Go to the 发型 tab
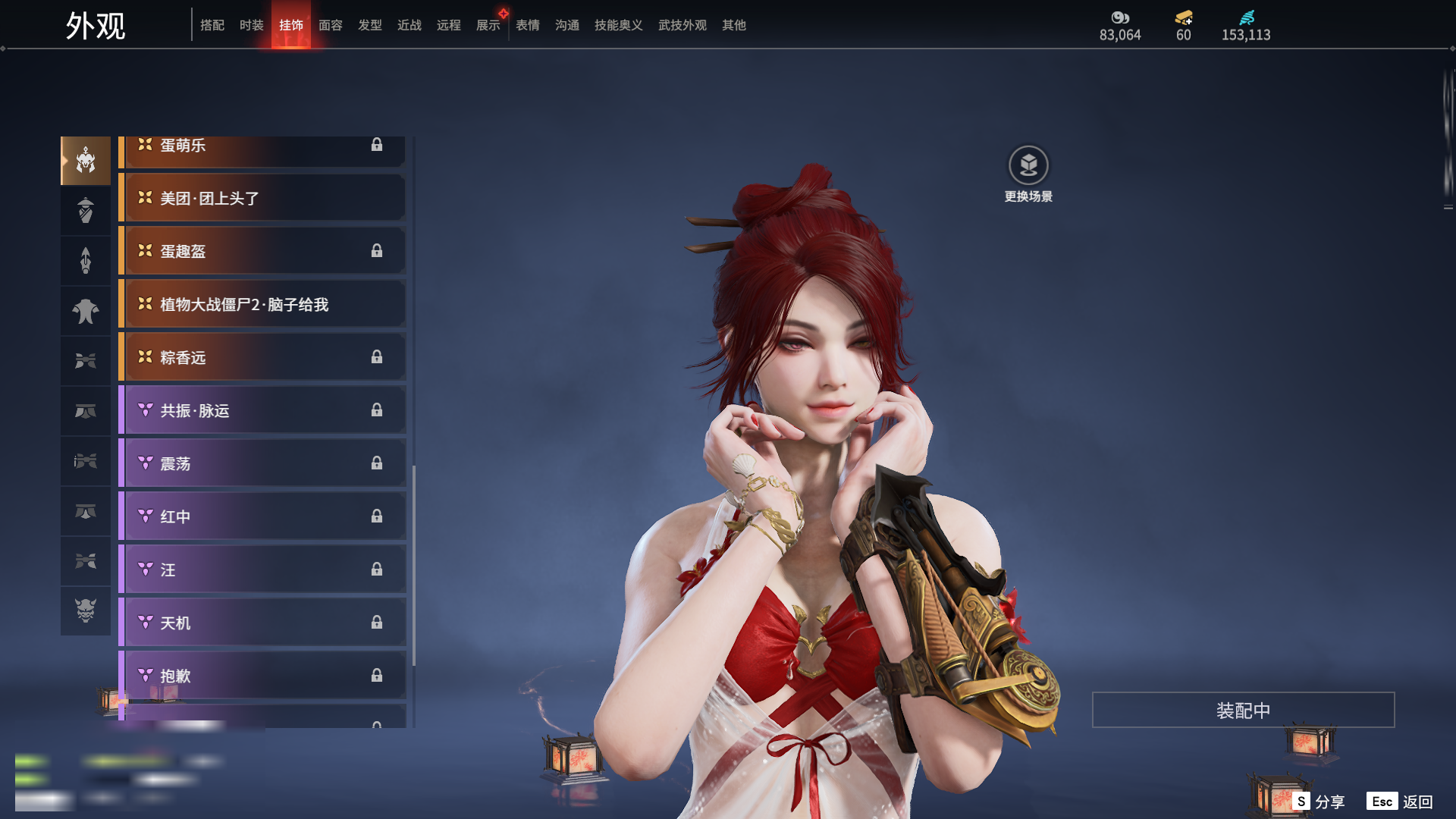 [369, 25]
